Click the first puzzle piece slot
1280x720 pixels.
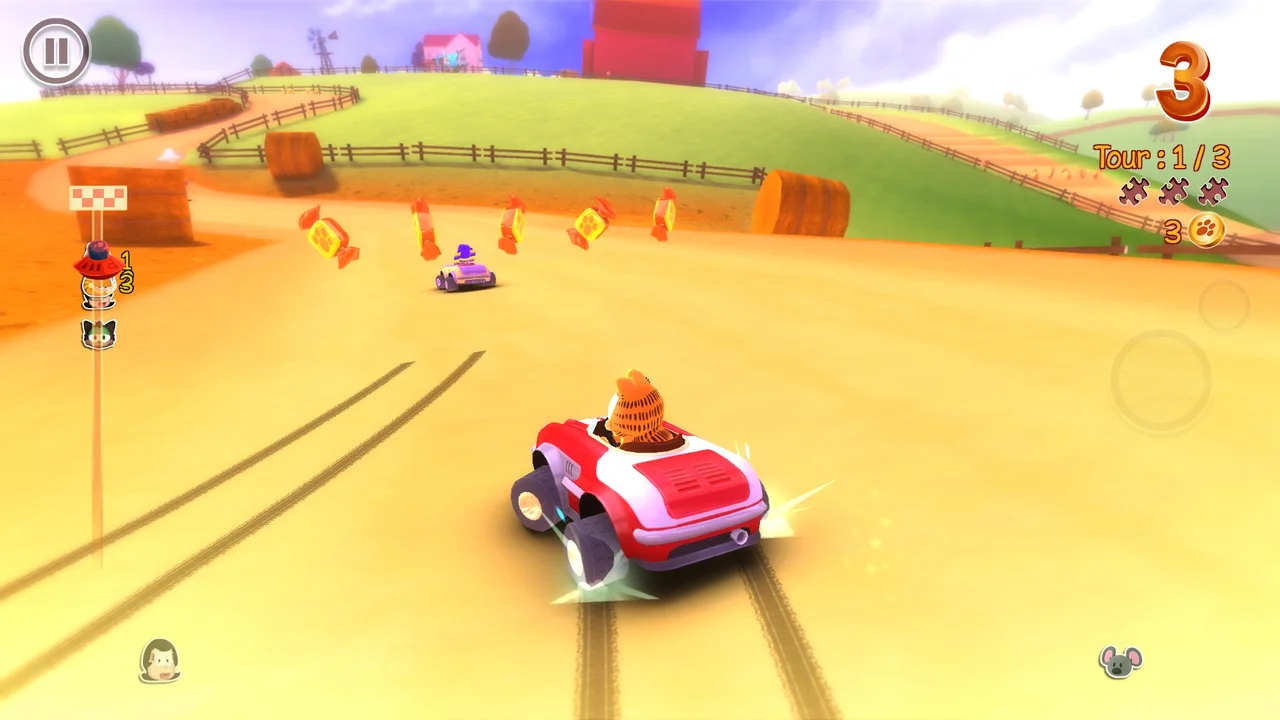coord(1132,192)
